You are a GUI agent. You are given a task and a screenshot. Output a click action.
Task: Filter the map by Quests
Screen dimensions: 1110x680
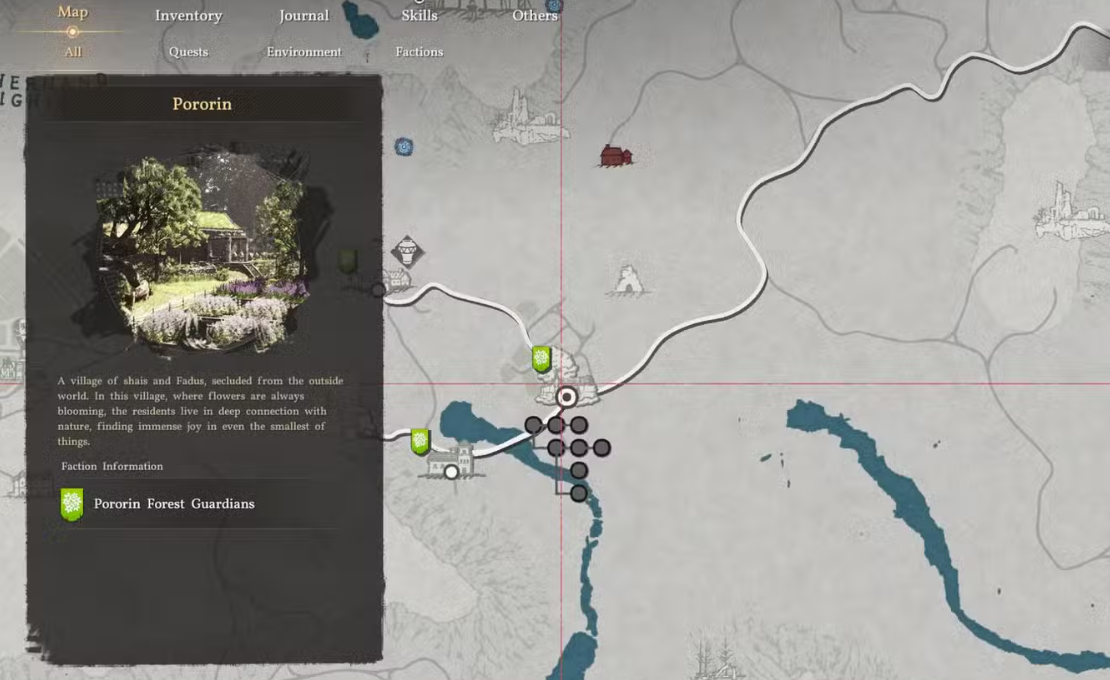coord(188,52)
